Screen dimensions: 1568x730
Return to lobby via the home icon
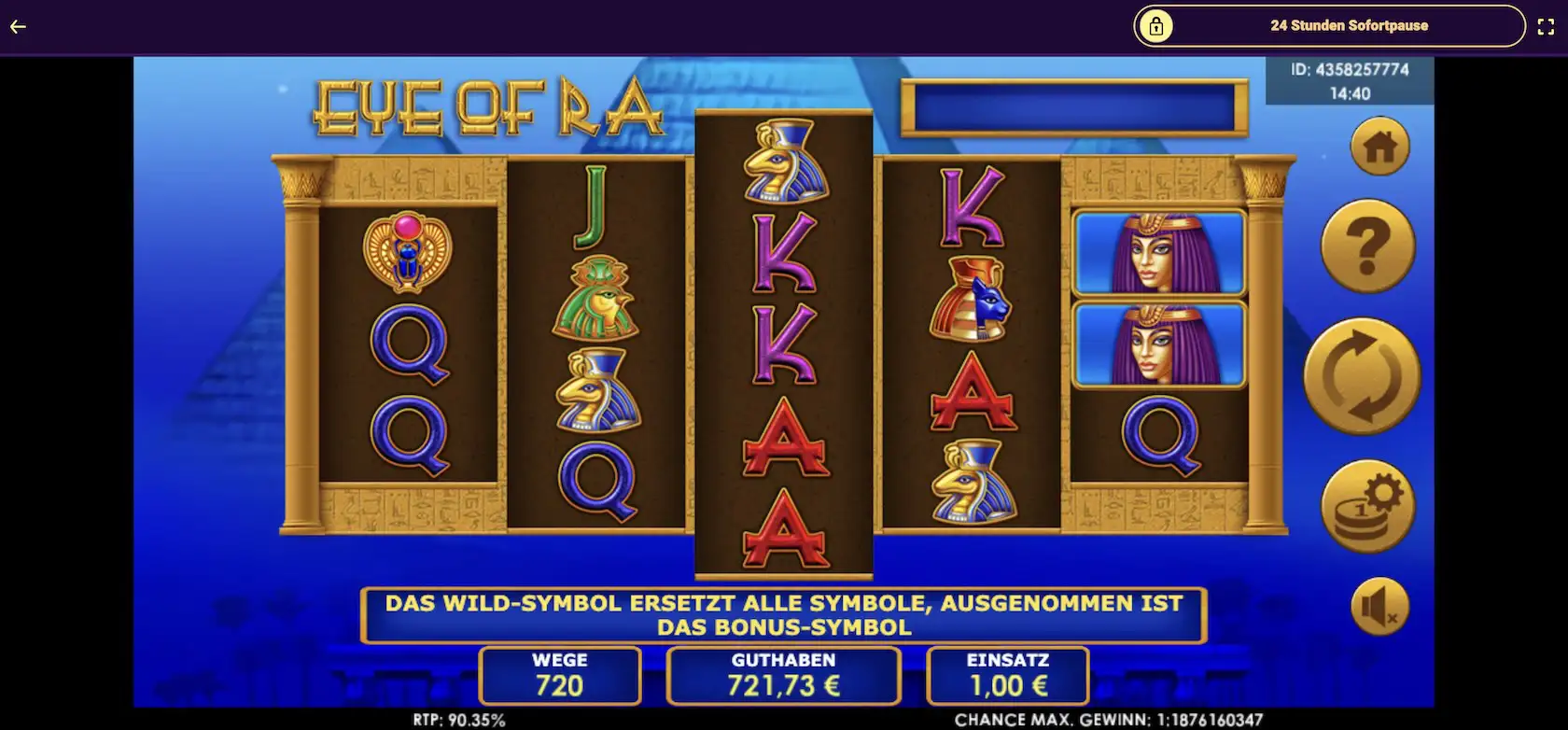pos(1379,146)
